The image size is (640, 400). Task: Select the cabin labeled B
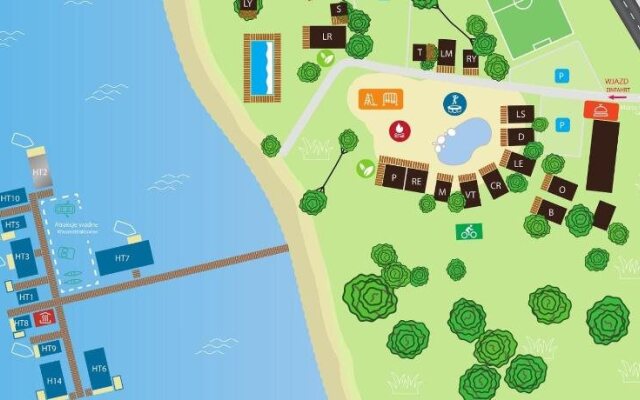pyautogui.click(x=549, y=211)
